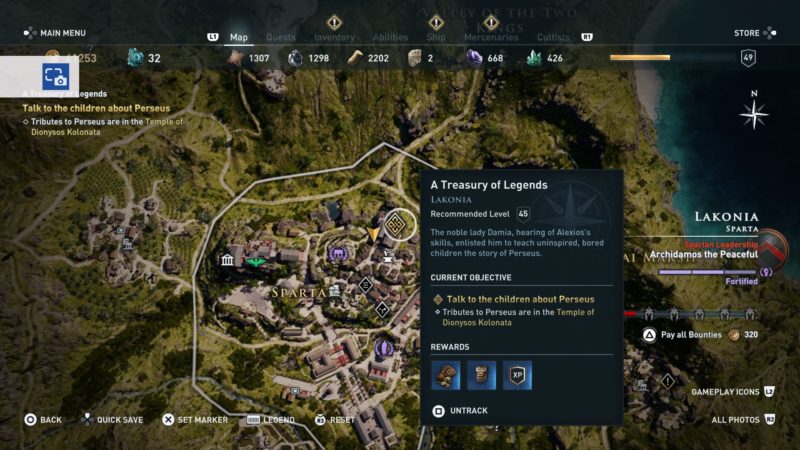
Task: Select the white temple building map icon
Action: pyautogui.click(x=228, y=262)
